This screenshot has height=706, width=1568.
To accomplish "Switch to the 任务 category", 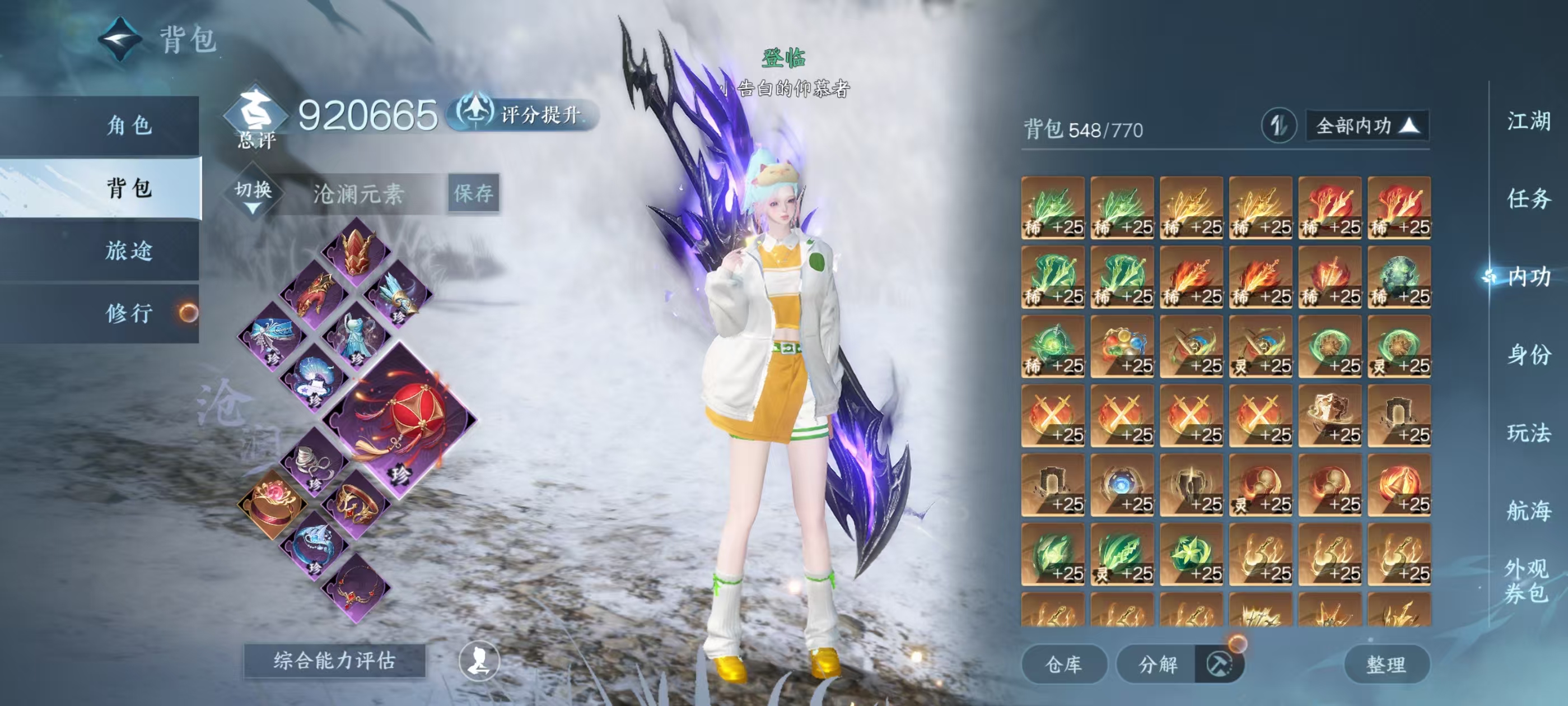I will (1528, 198).
